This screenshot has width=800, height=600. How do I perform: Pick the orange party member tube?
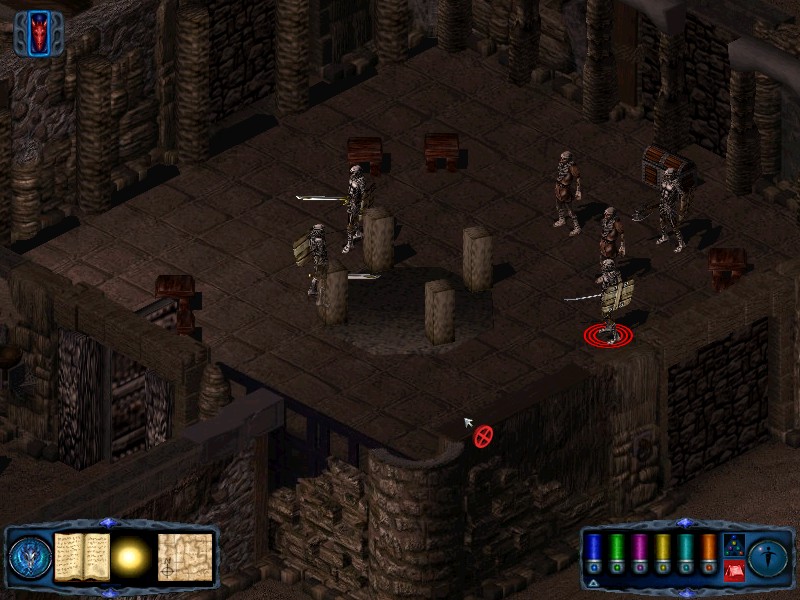tap(707, 552)
